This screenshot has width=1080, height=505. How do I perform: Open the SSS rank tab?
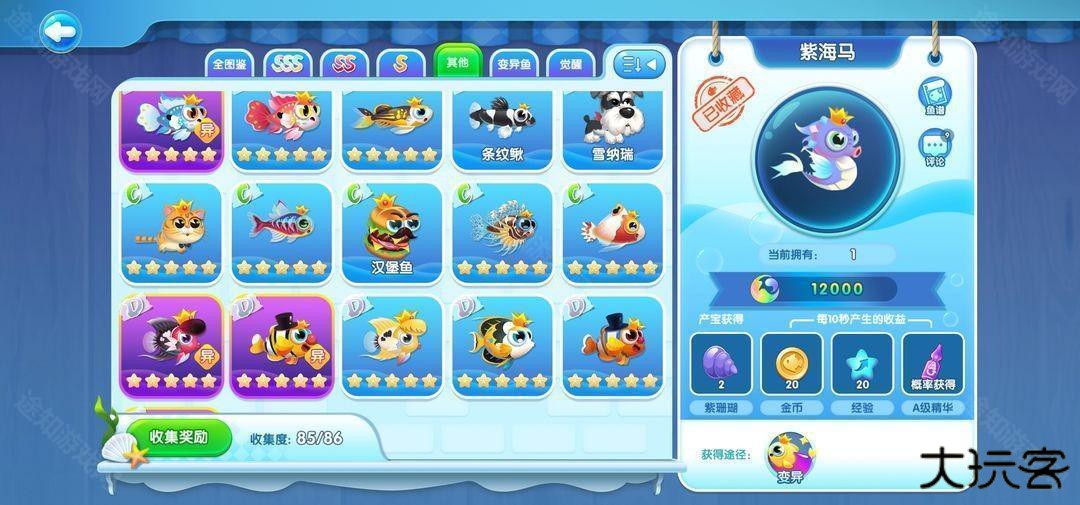point(288,64)
